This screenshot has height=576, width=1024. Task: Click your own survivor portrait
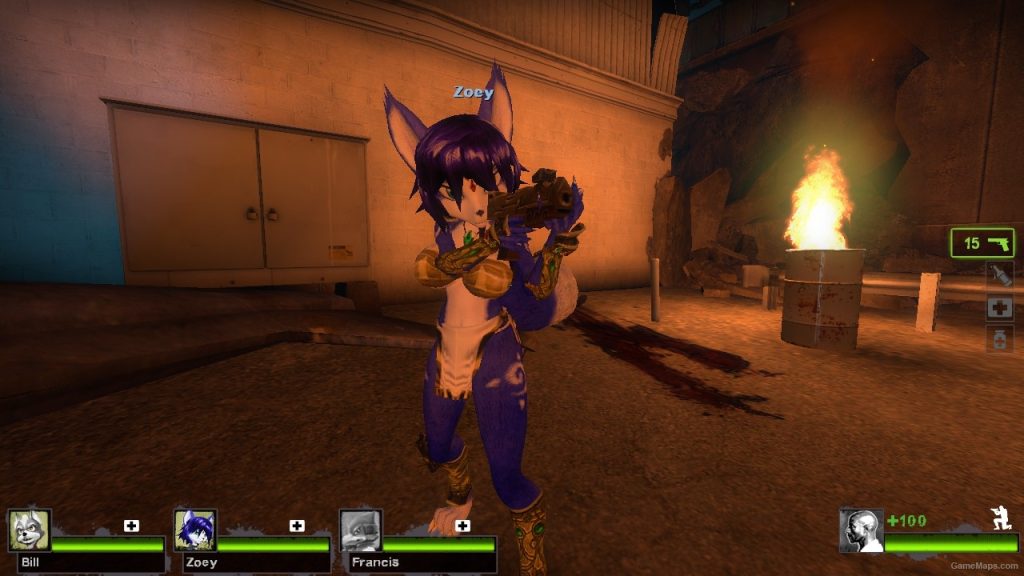[x=861, y=530]
